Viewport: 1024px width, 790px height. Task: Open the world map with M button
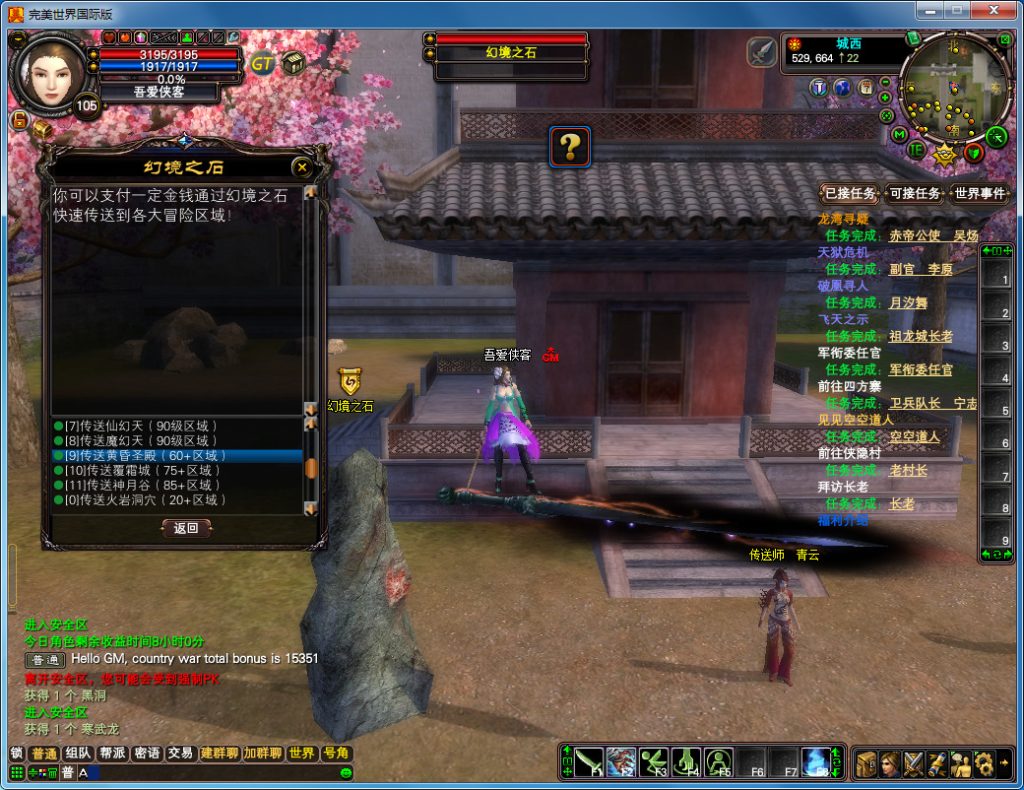[900, 135]
